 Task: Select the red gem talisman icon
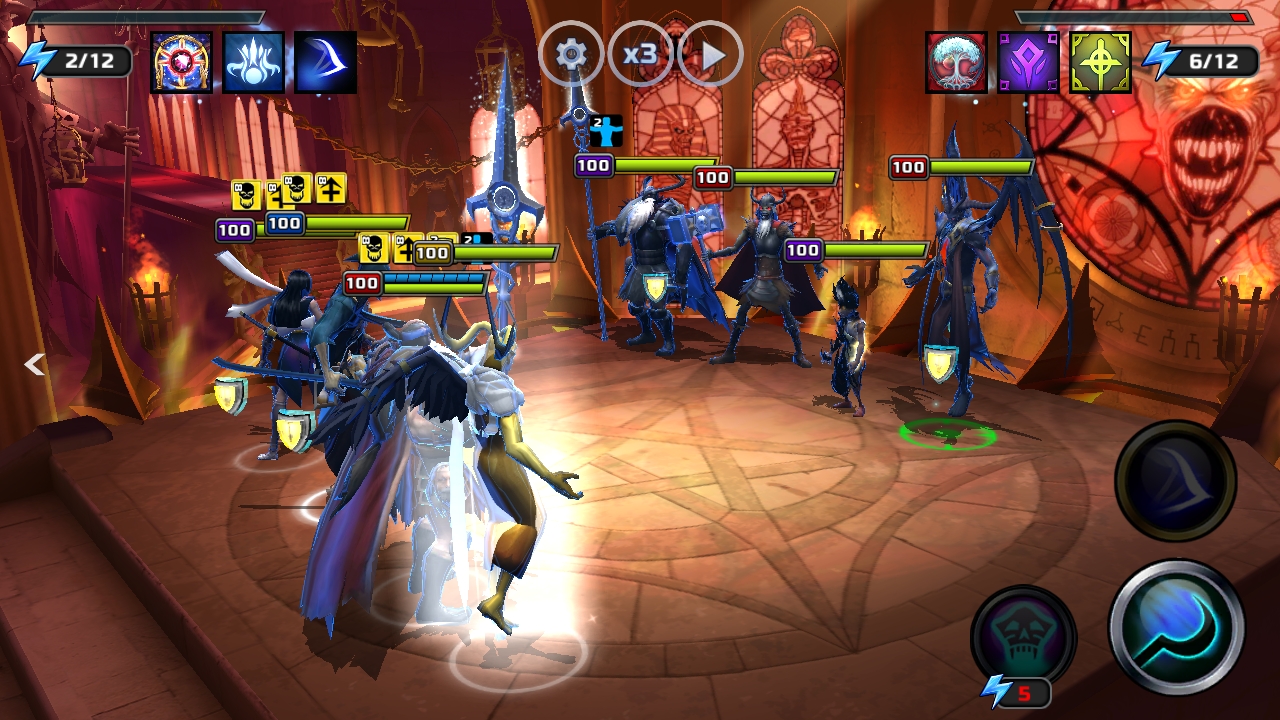coord(181,62)
